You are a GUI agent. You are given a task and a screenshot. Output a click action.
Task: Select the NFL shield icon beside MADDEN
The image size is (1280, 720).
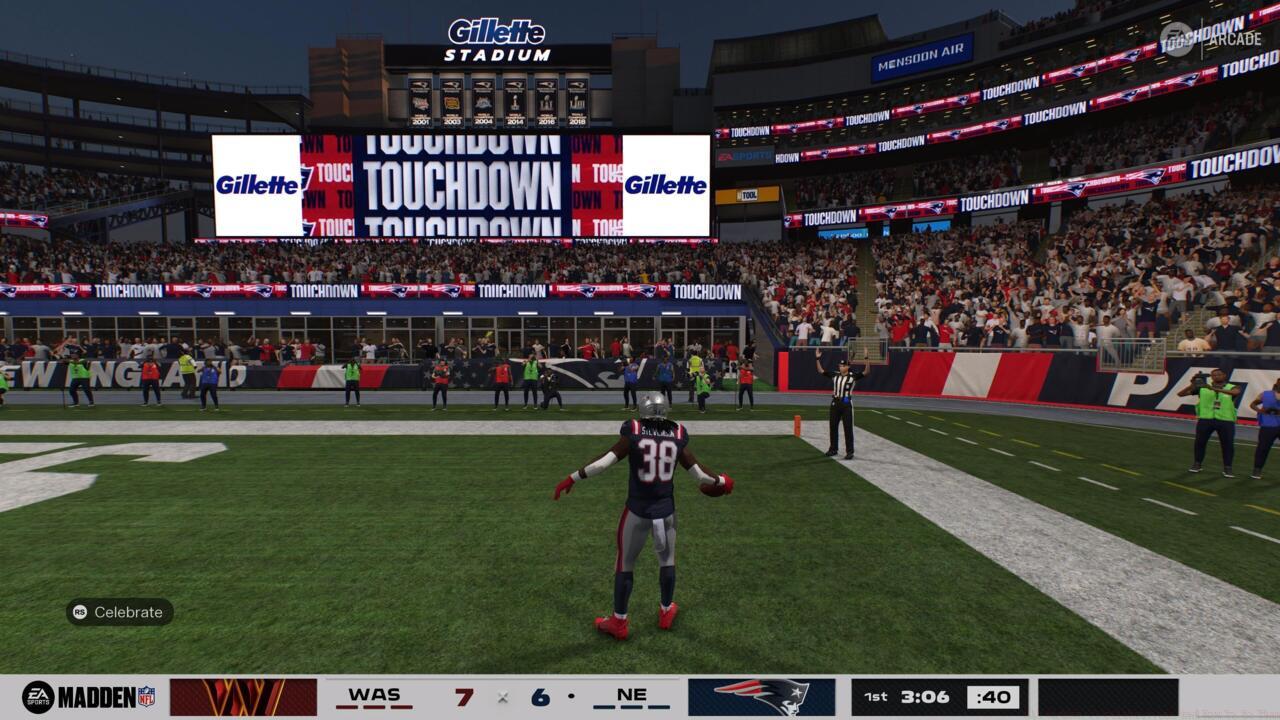click(145, 695)
